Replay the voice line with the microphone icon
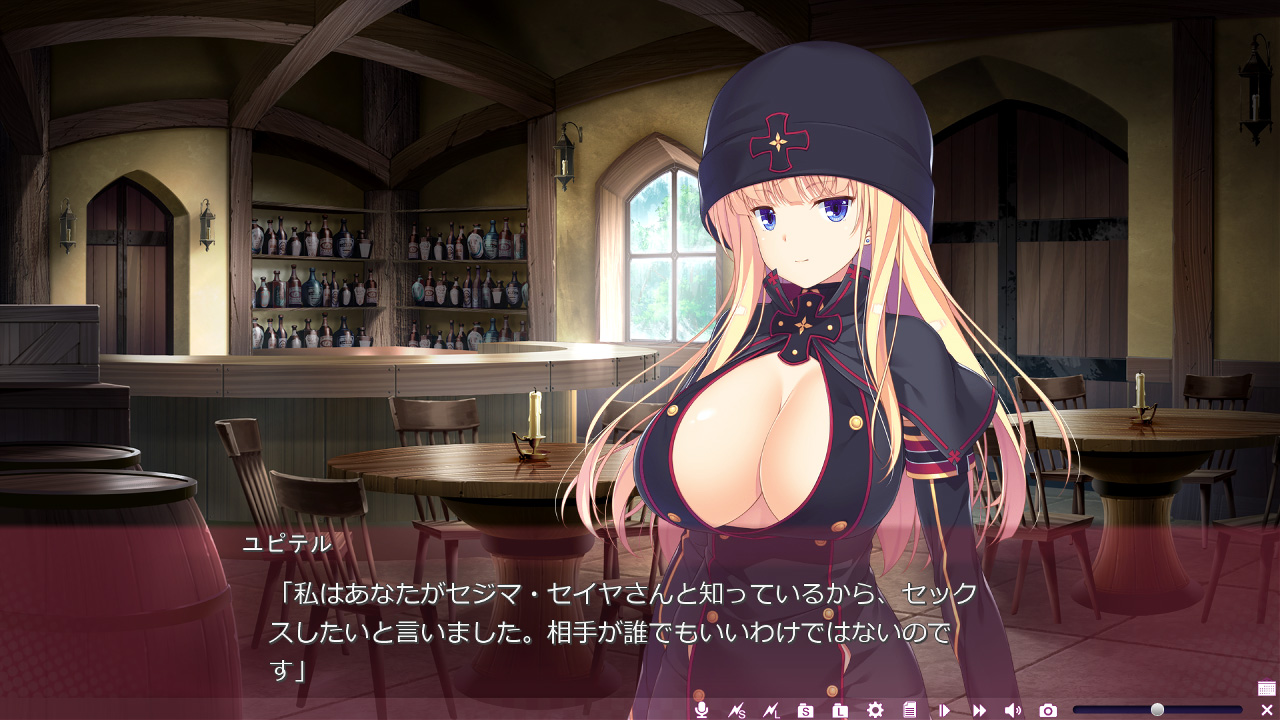This screenshot has height=720, width=1280. pyautogui.click(x=702, y=710)
